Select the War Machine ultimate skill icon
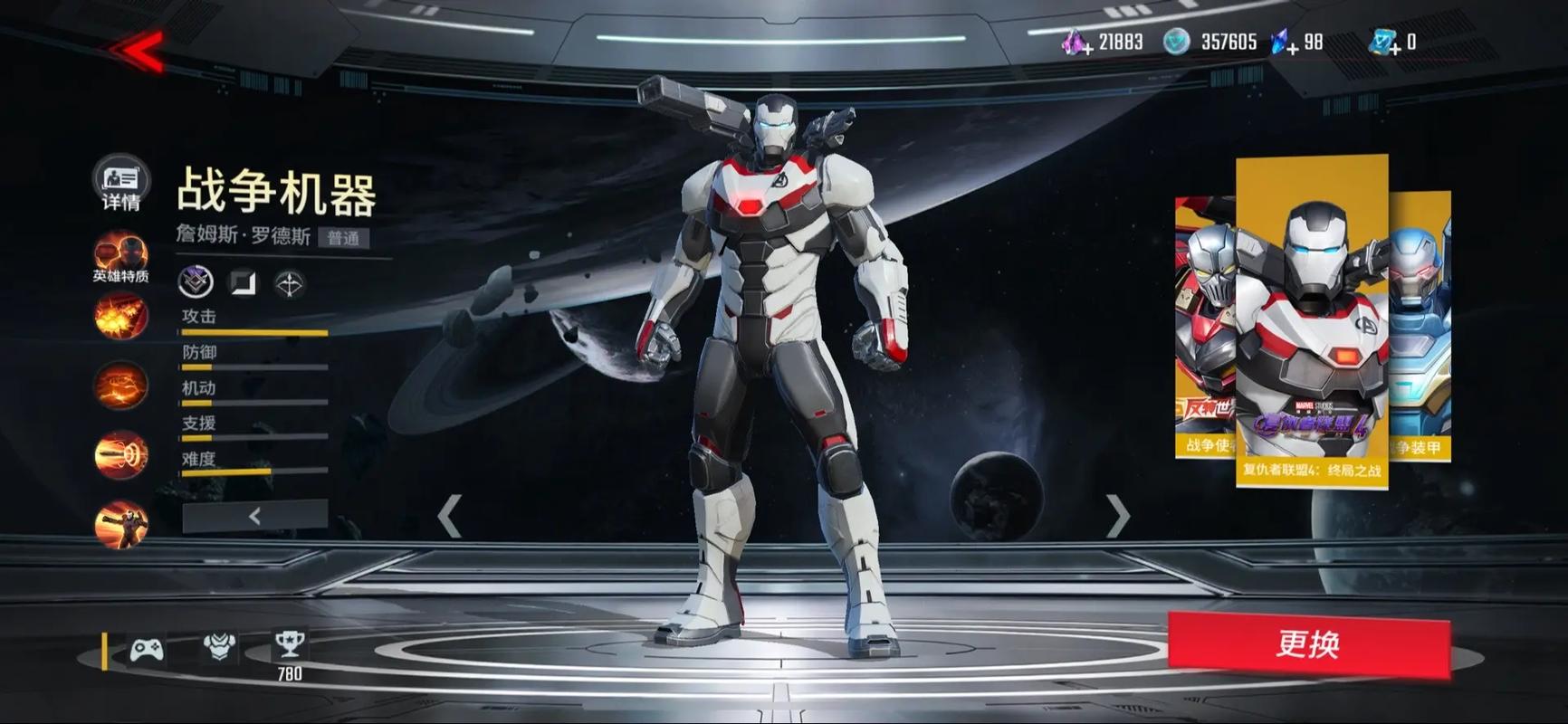This screenshot has height=724, width=1568. point(120,525)
